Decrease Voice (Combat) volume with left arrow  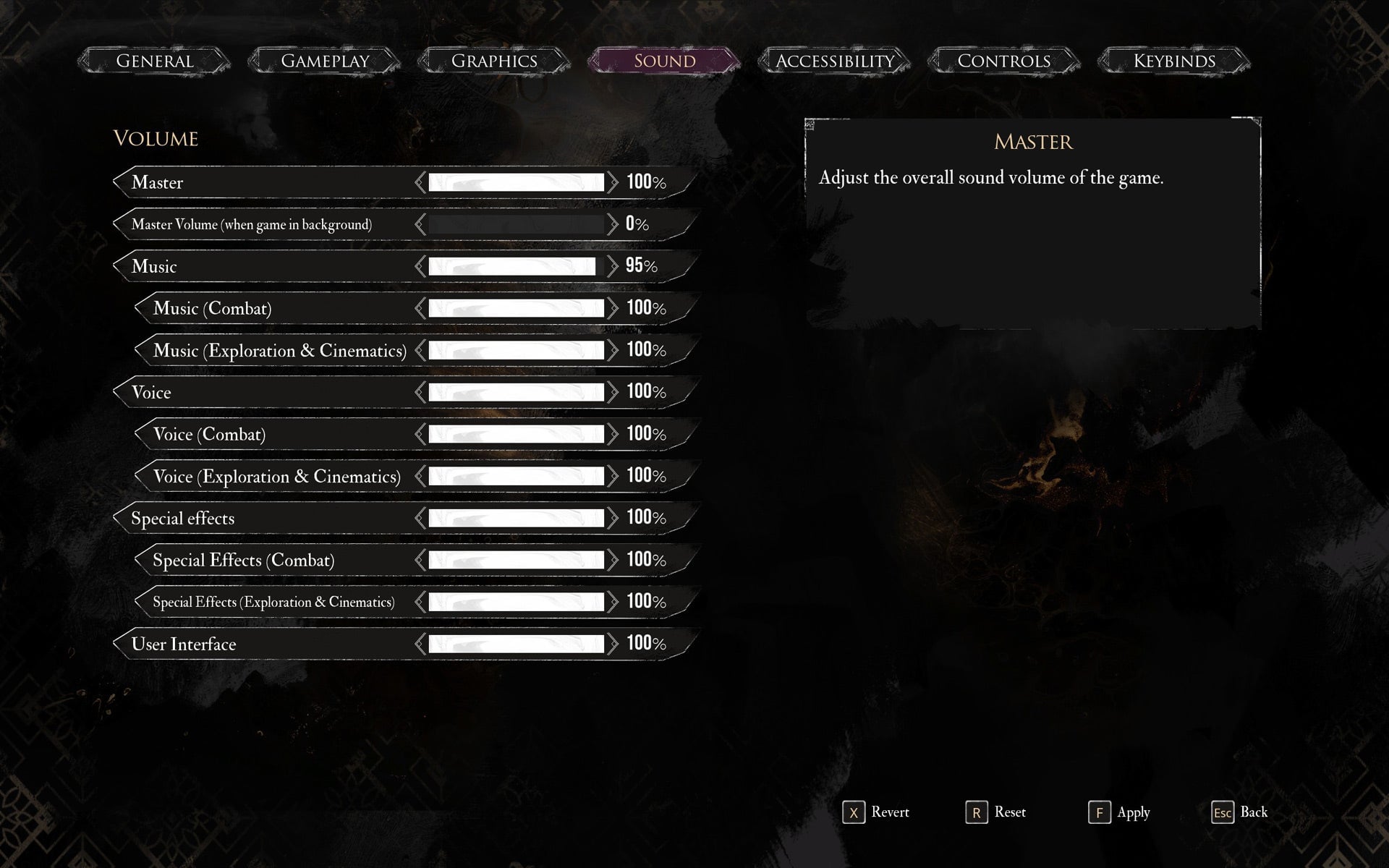click(418, 434)
